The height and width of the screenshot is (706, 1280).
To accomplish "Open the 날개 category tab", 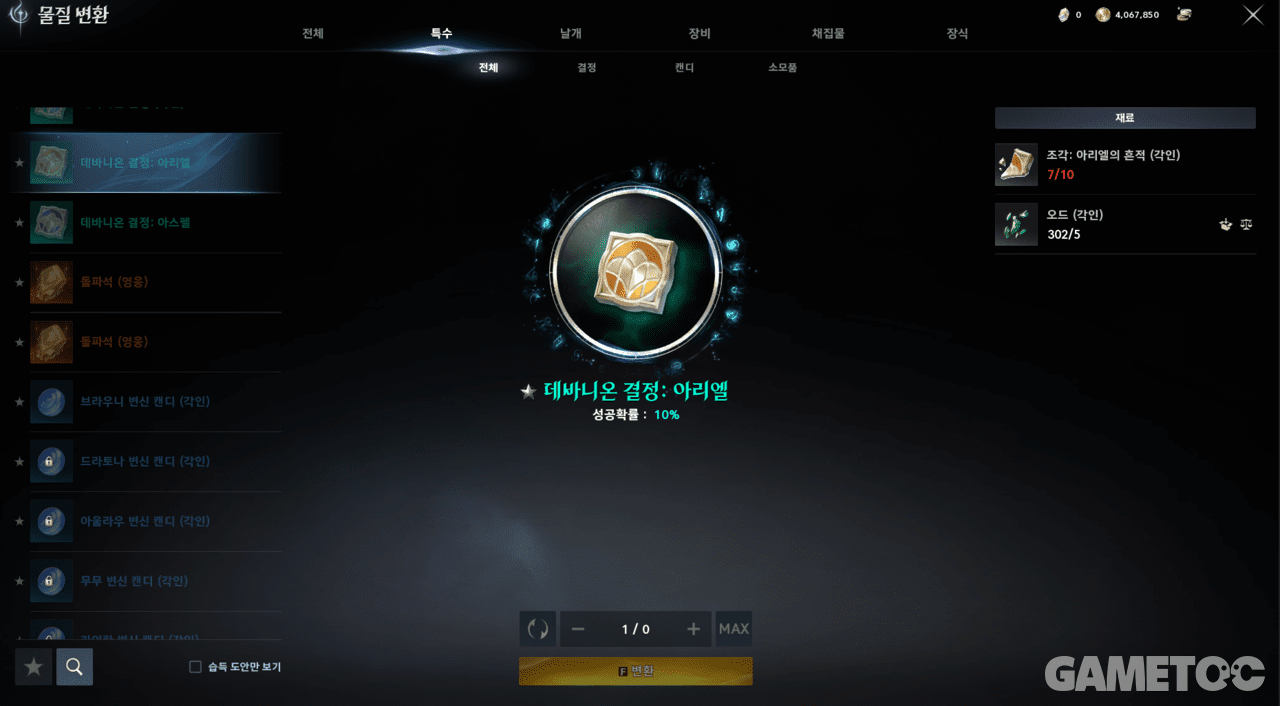I will click(x=570, y=34).
